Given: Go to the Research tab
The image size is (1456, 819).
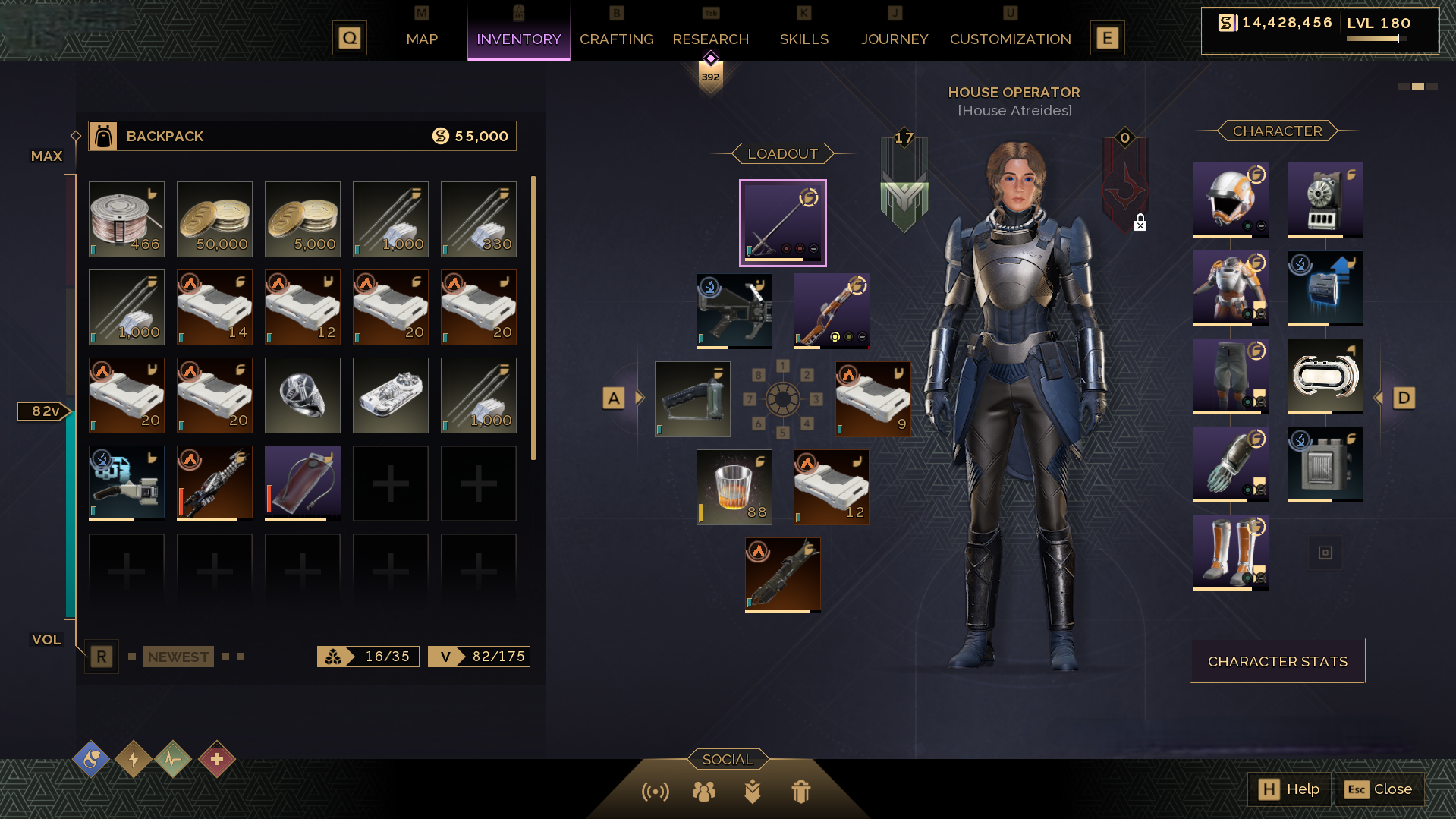Looking at the screenshot, I should (x=710, y=39).
